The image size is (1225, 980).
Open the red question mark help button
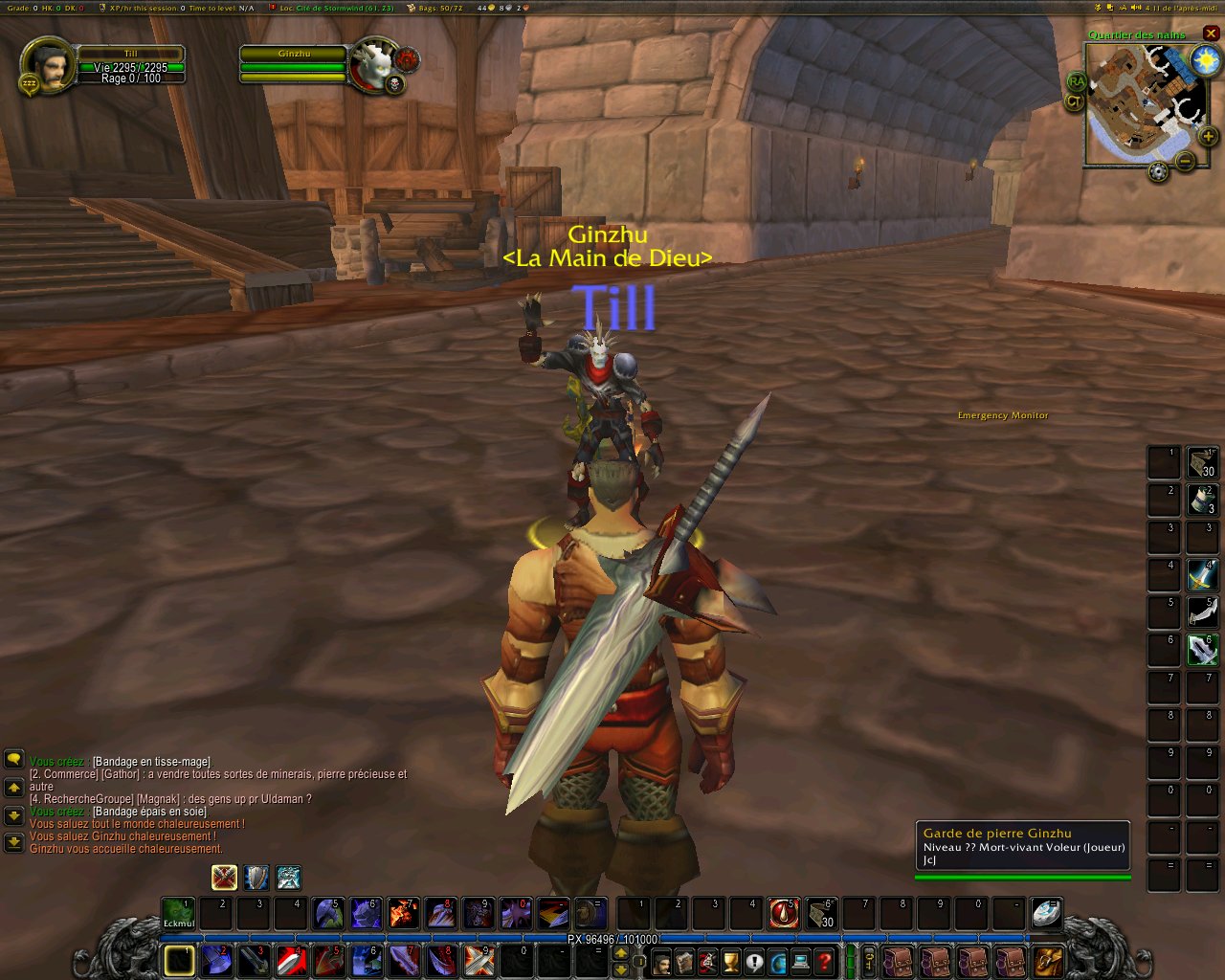tap(824, 962)
